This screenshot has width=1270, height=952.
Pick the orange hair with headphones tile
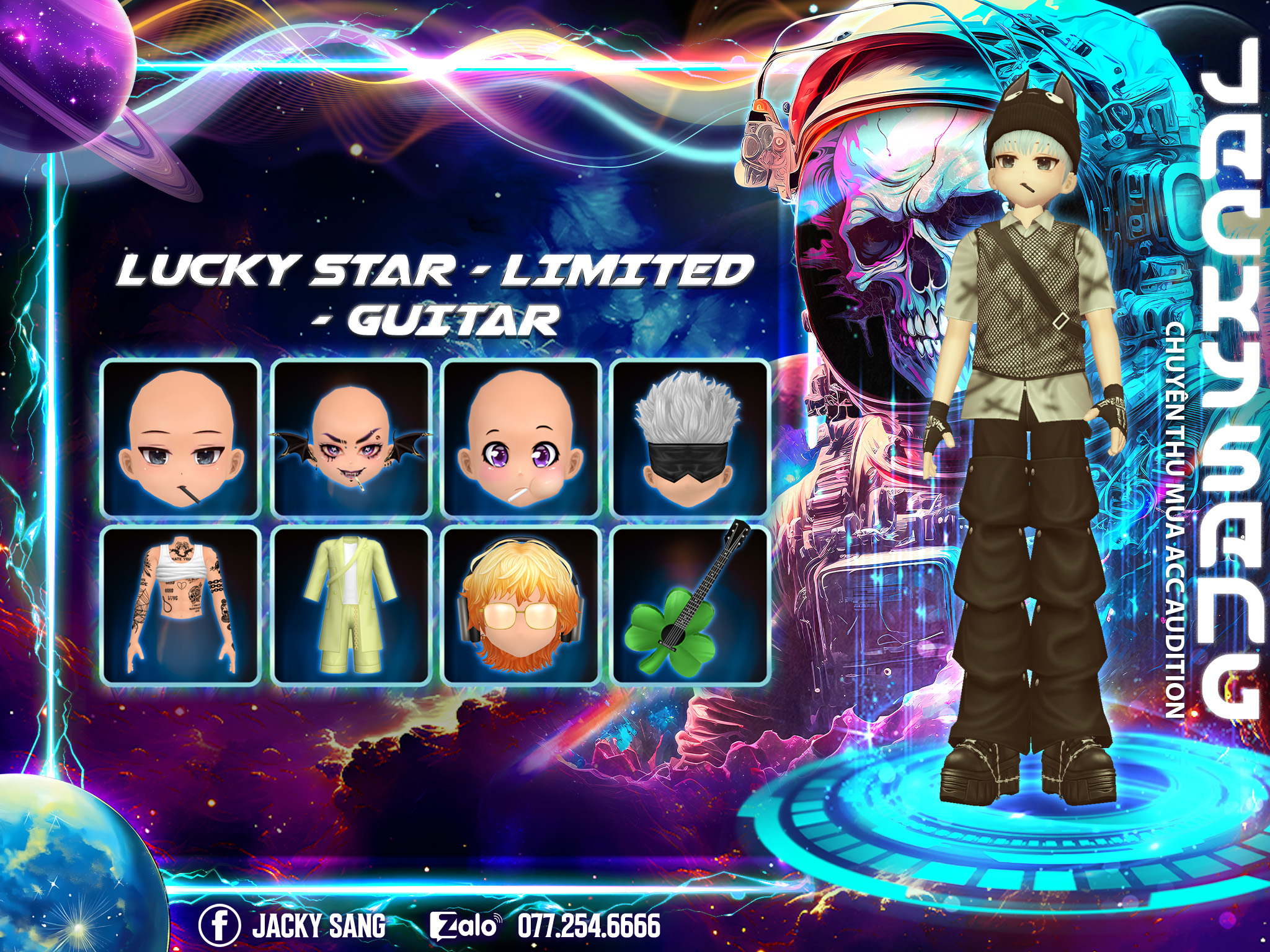point(521,606)
